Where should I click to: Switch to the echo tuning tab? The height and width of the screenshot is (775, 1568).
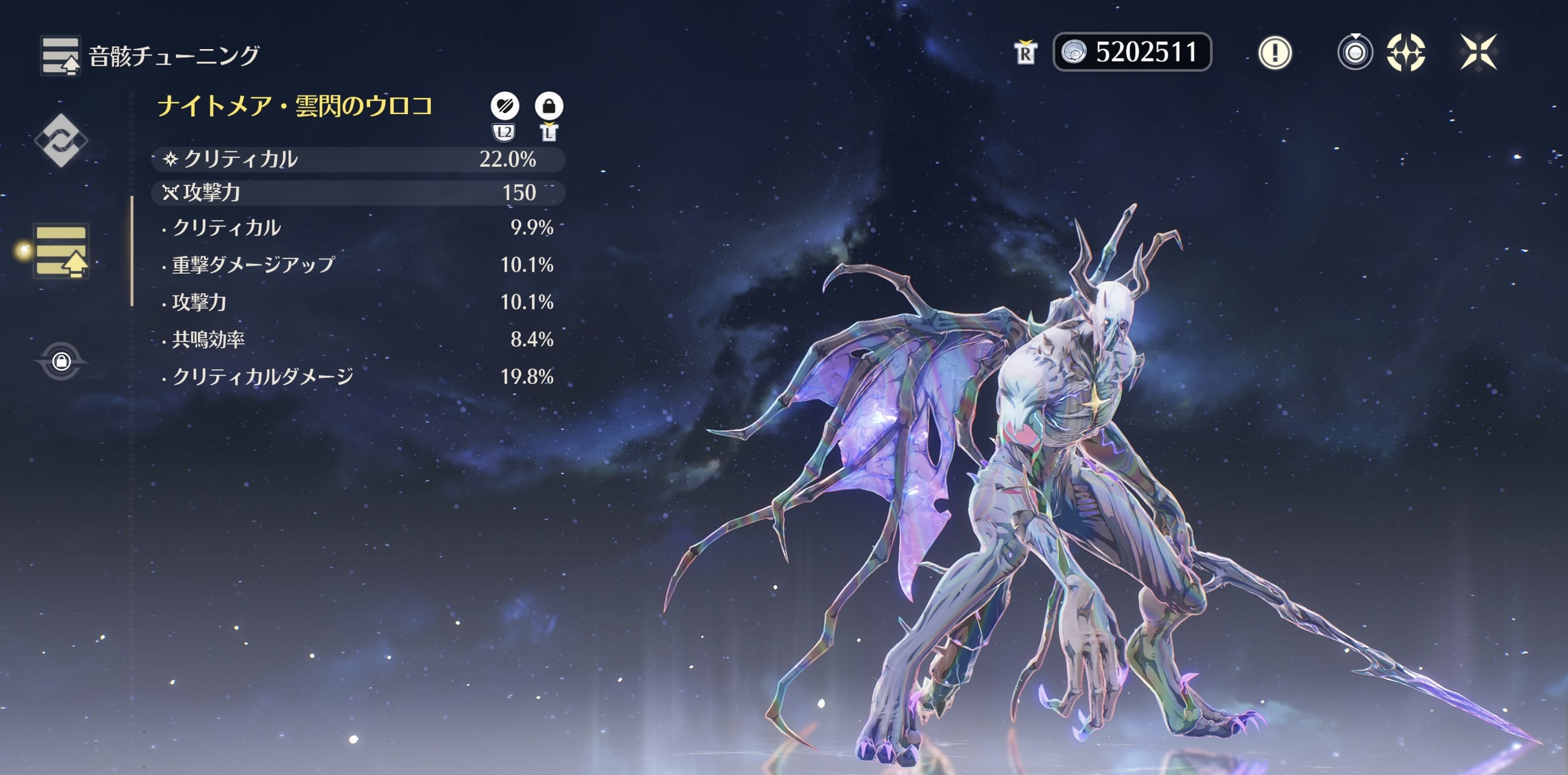pyautogui.click(x=61, y=250)
